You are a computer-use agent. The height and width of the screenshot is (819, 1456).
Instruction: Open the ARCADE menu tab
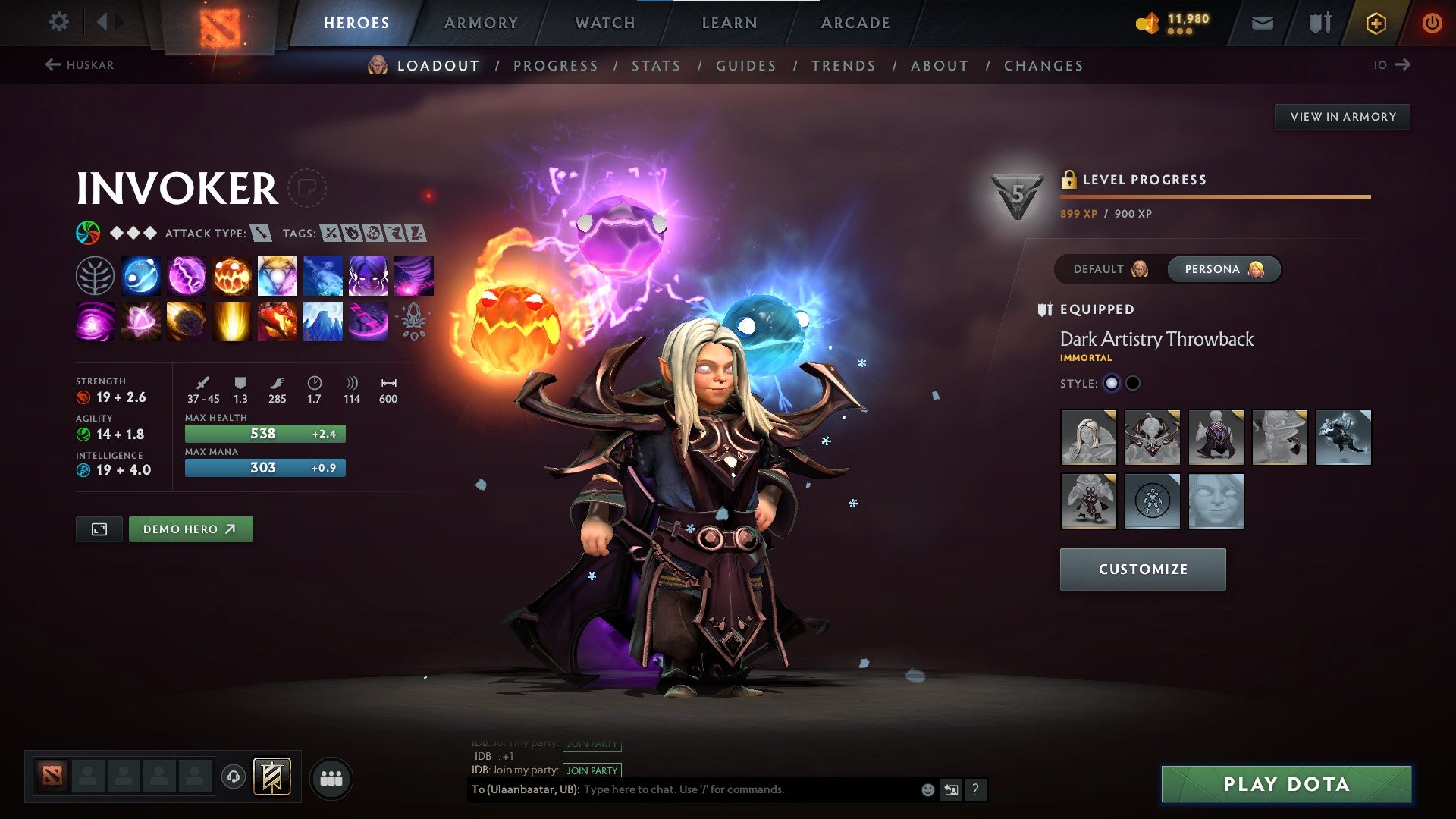855,23
